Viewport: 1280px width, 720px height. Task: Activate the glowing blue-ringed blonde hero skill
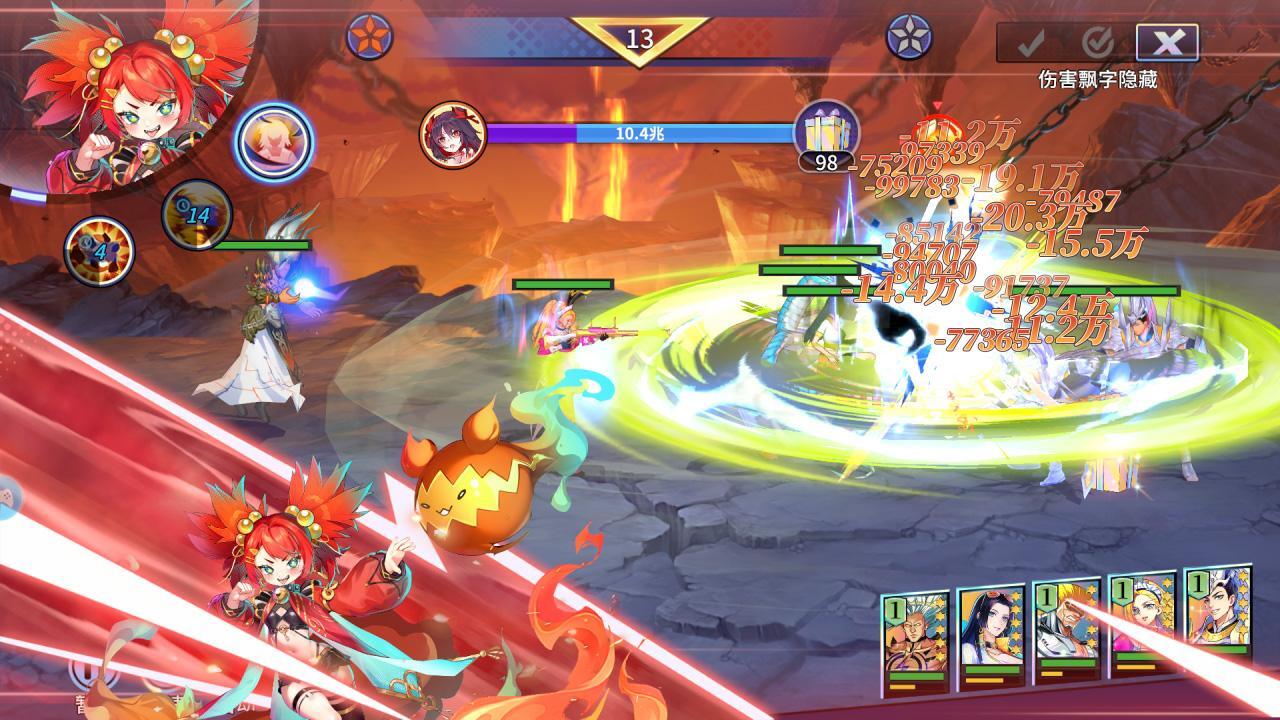tap(273, 143)
